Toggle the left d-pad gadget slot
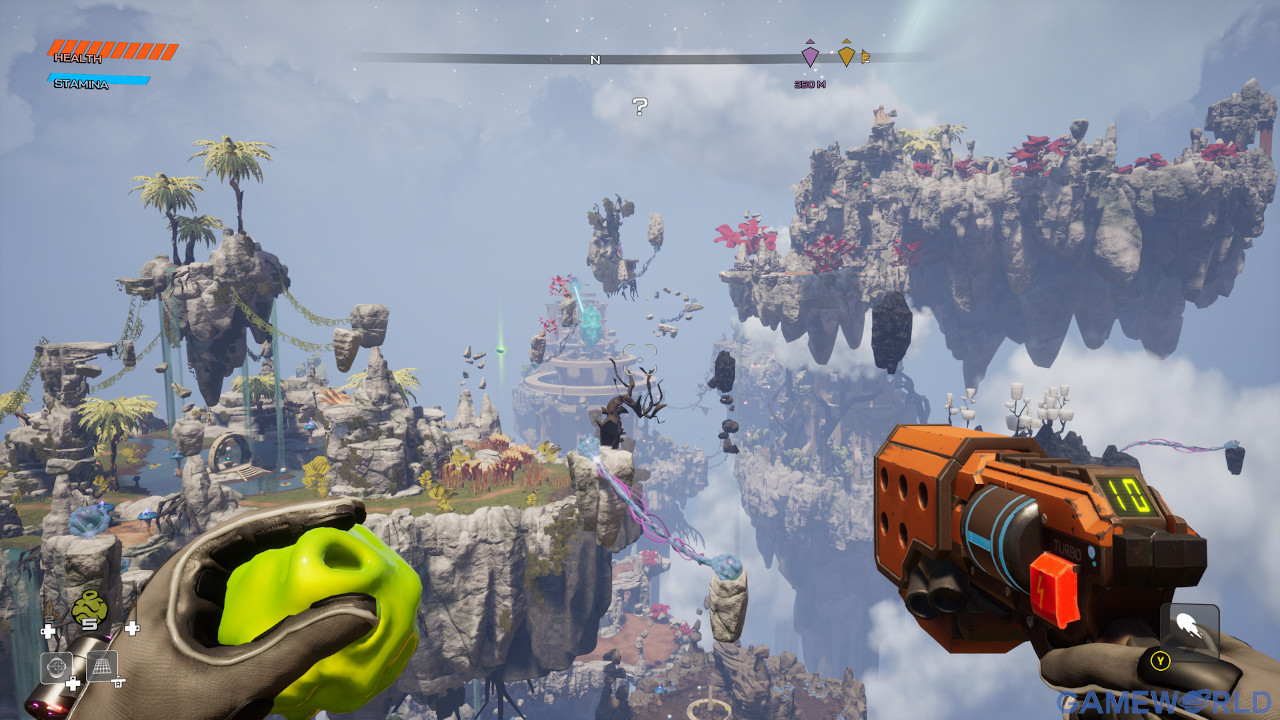1280x720 pixels. [49, 629]
